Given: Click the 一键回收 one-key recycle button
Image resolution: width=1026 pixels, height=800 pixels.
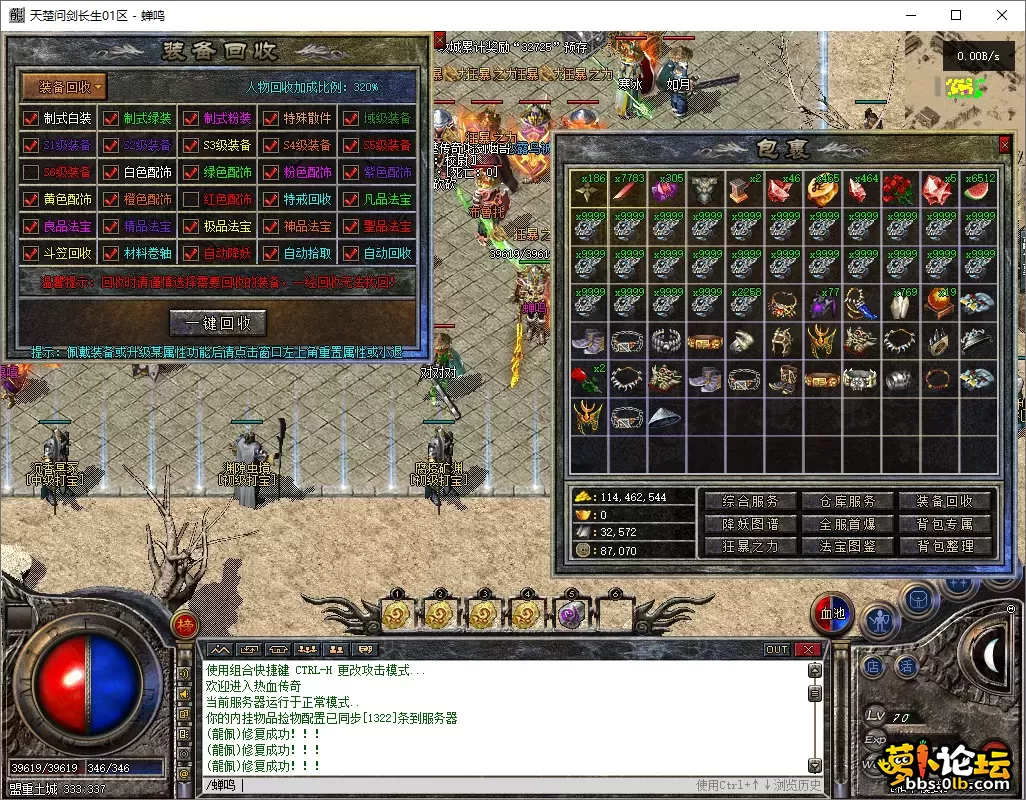Looking at the screenshot, I should [x=217, y=323].
